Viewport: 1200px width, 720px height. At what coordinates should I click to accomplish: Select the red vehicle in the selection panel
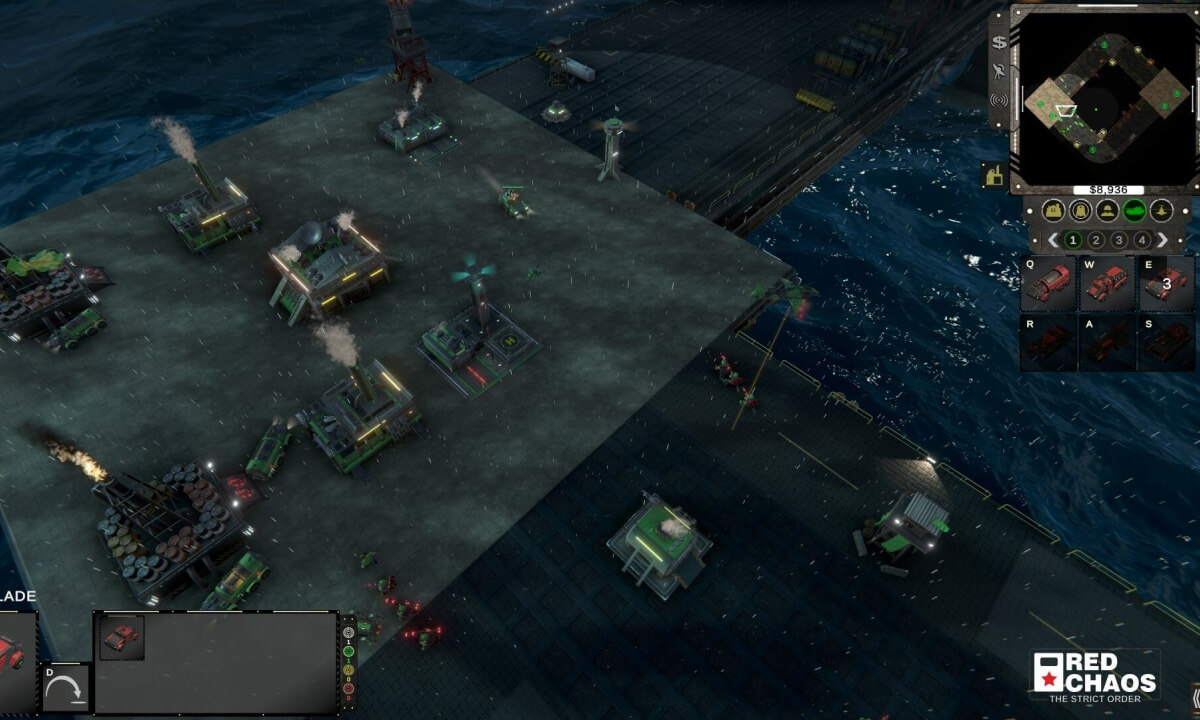[122, 637]
